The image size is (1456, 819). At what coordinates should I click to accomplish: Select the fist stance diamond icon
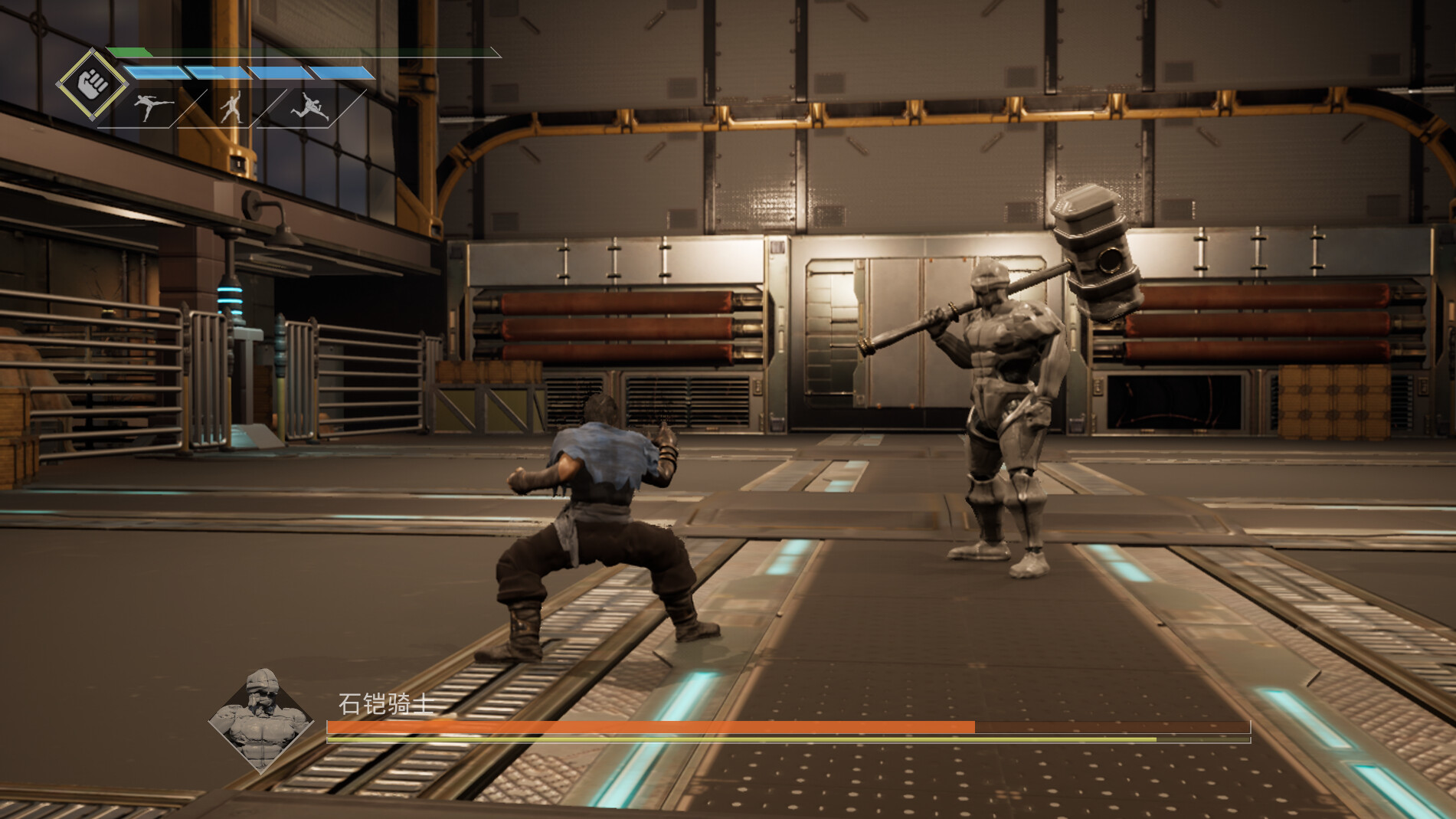click(92, 84)
